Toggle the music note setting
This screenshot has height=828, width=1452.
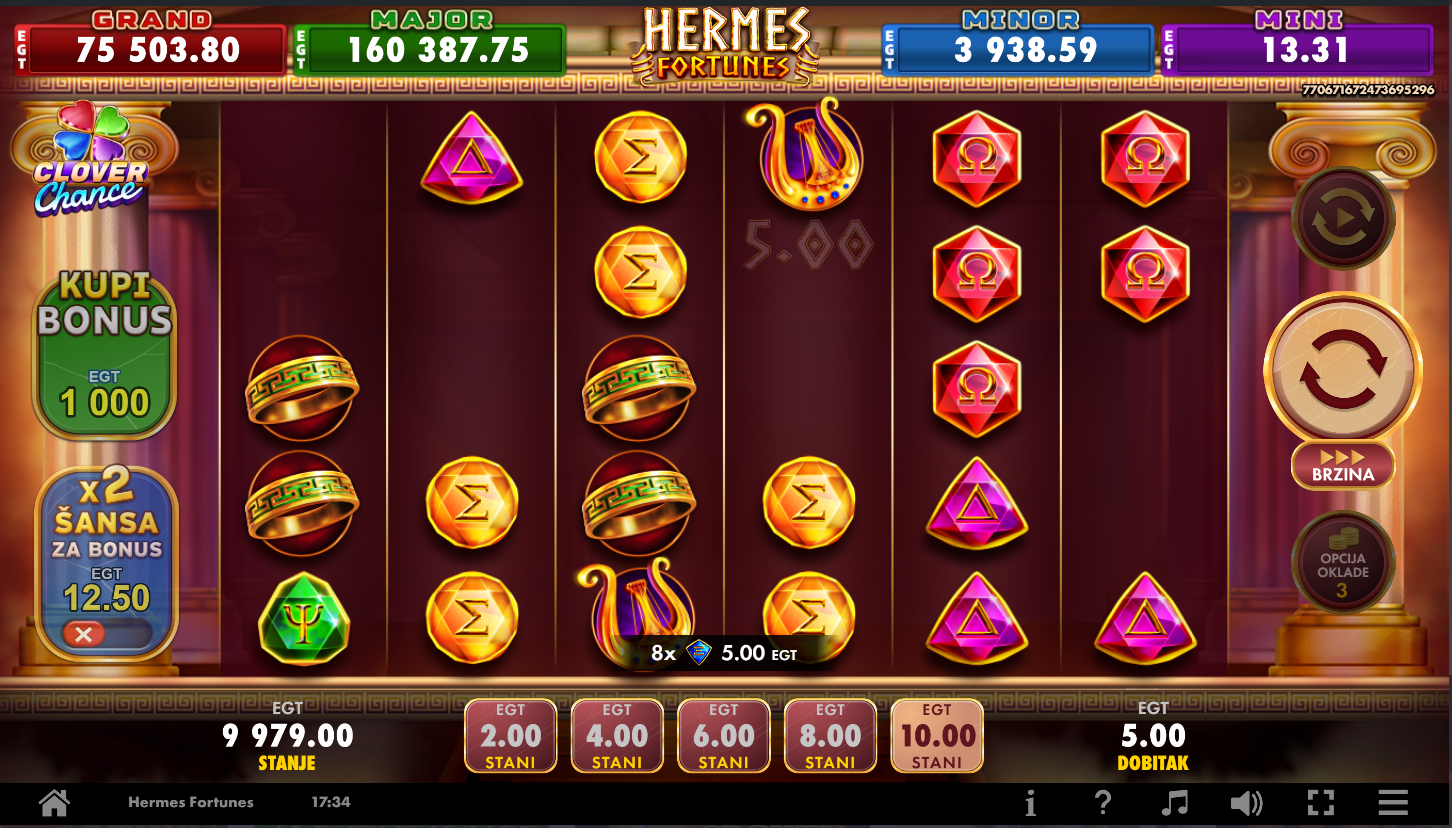point(1175,802)
